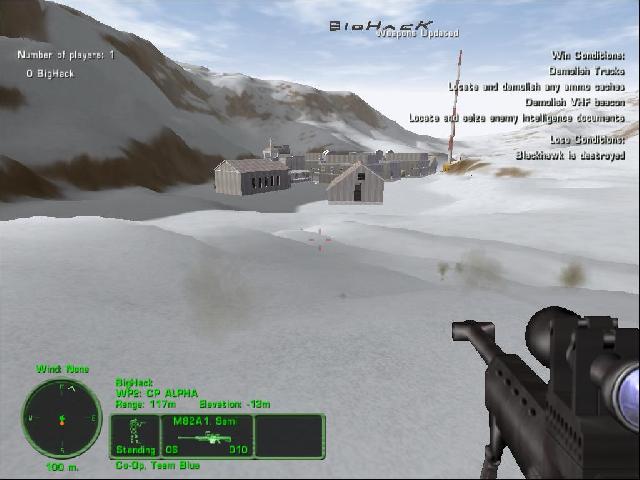Select the enemy intelligence documents objective
The image size is (640, 480).
[x=516, y=118]
